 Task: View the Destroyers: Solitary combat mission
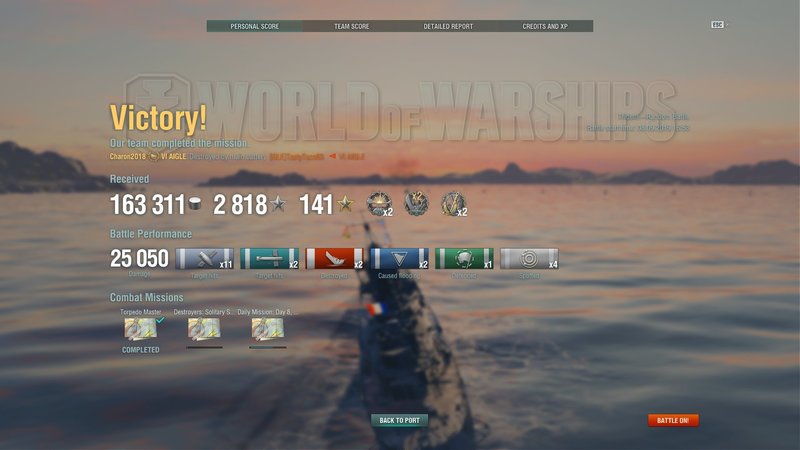204,329
